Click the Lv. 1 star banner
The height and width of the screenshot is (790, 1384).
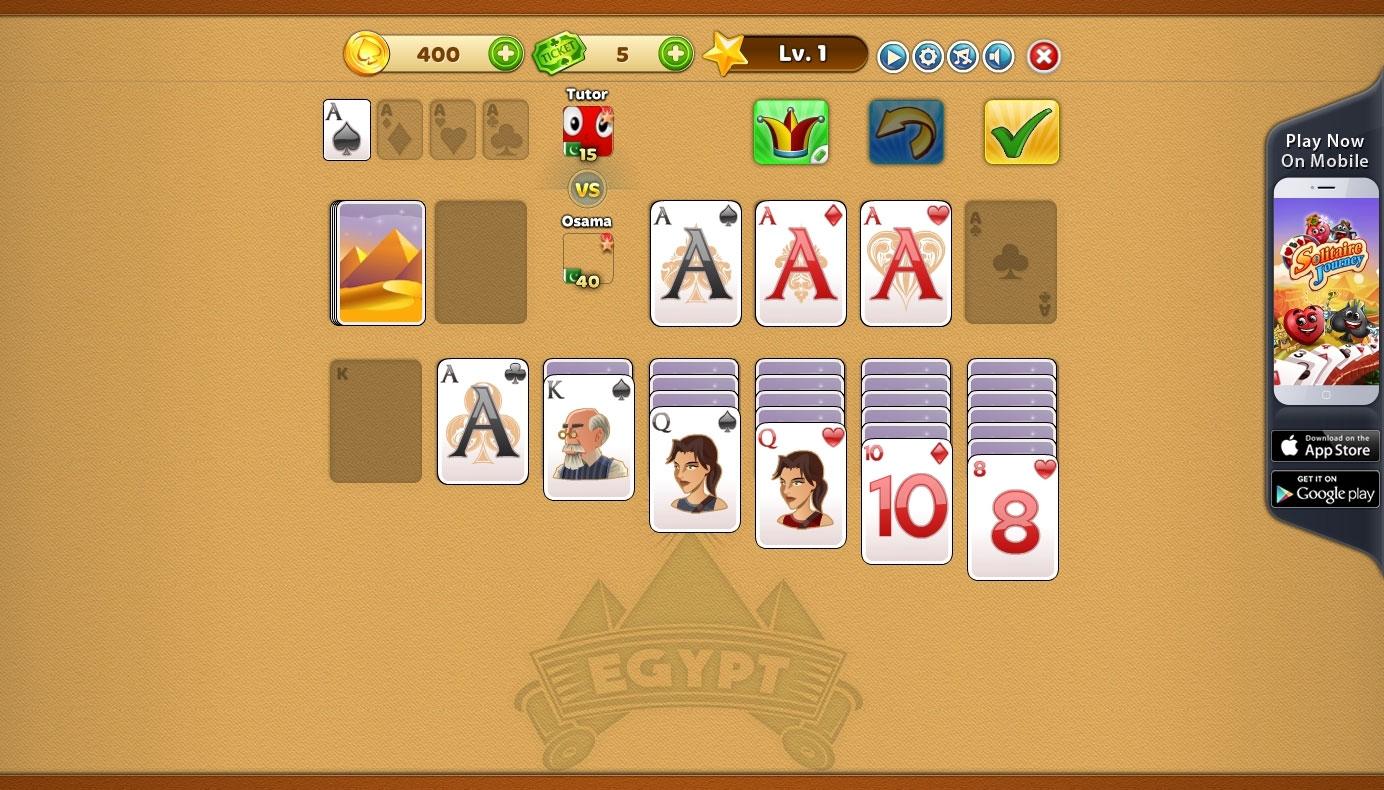click(795, 54)
